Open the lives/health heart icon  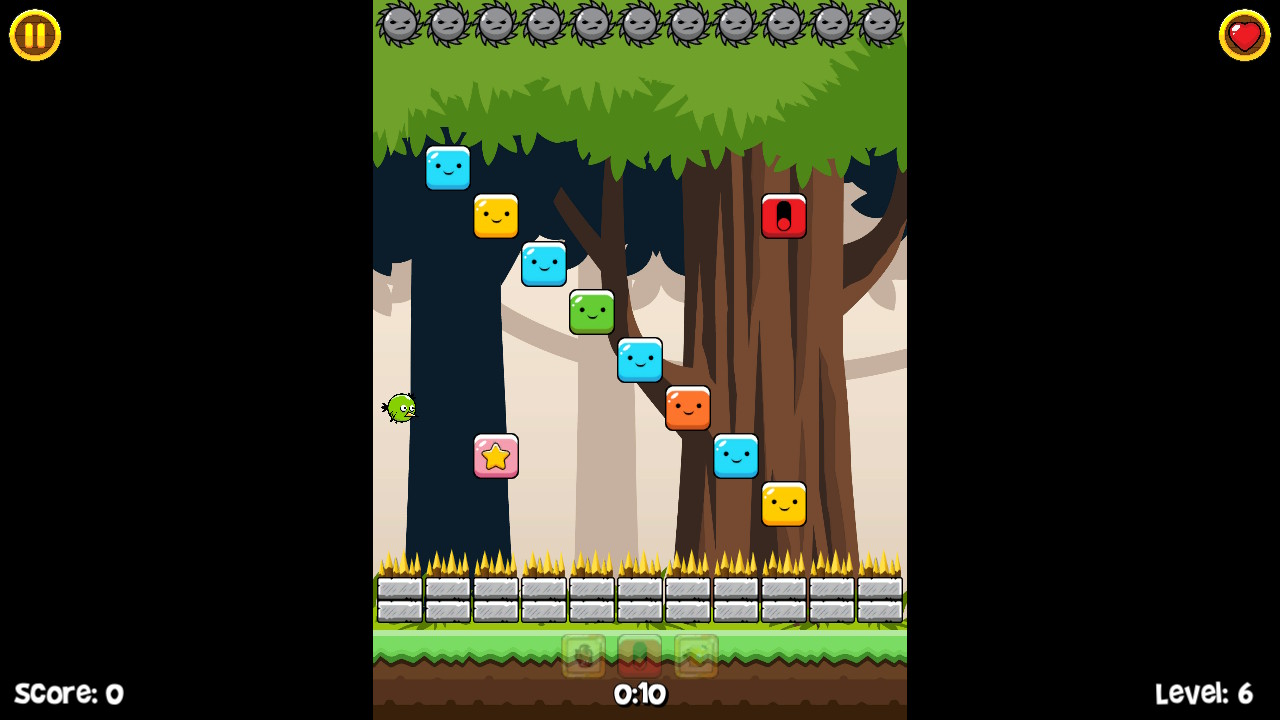click(1245, 35)
